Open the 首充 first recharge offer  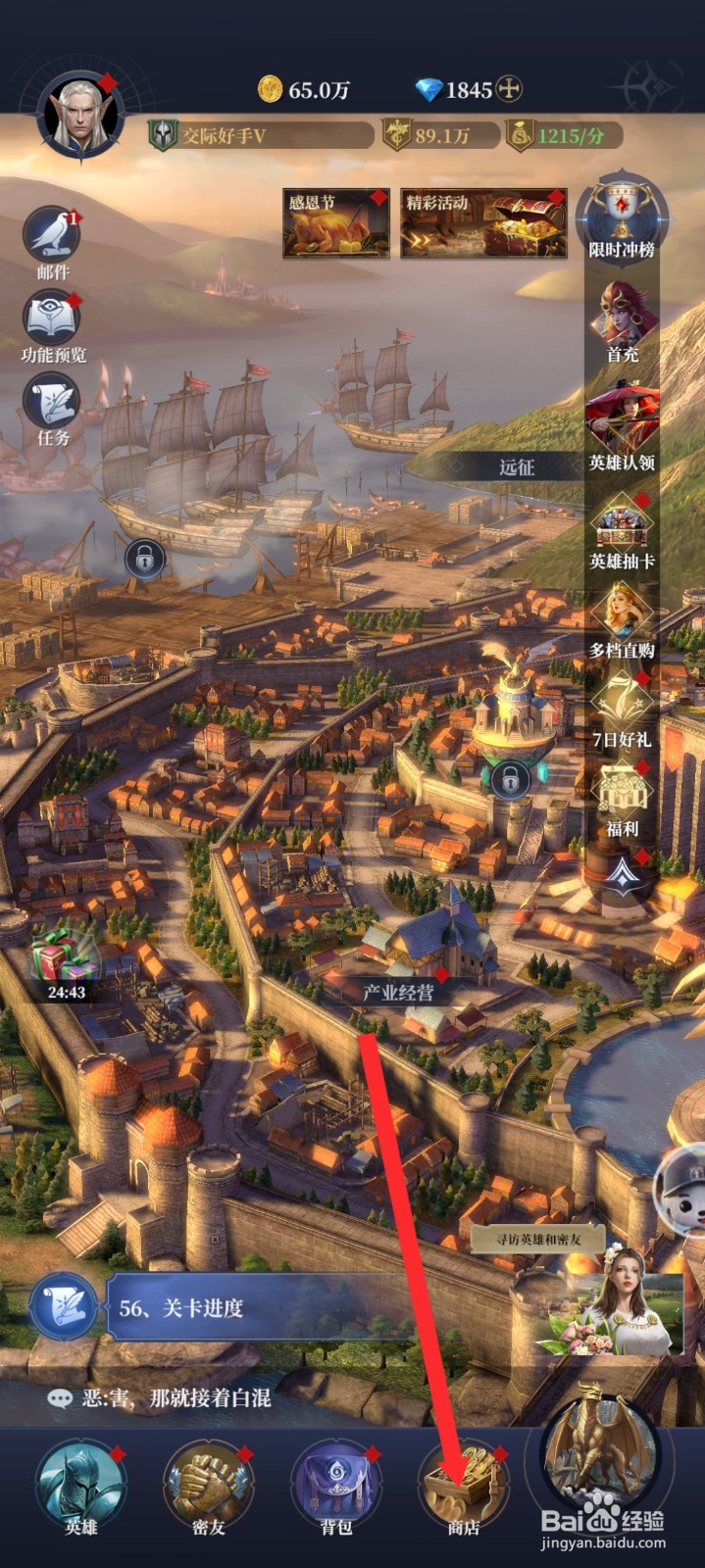(x=622, y=318)
